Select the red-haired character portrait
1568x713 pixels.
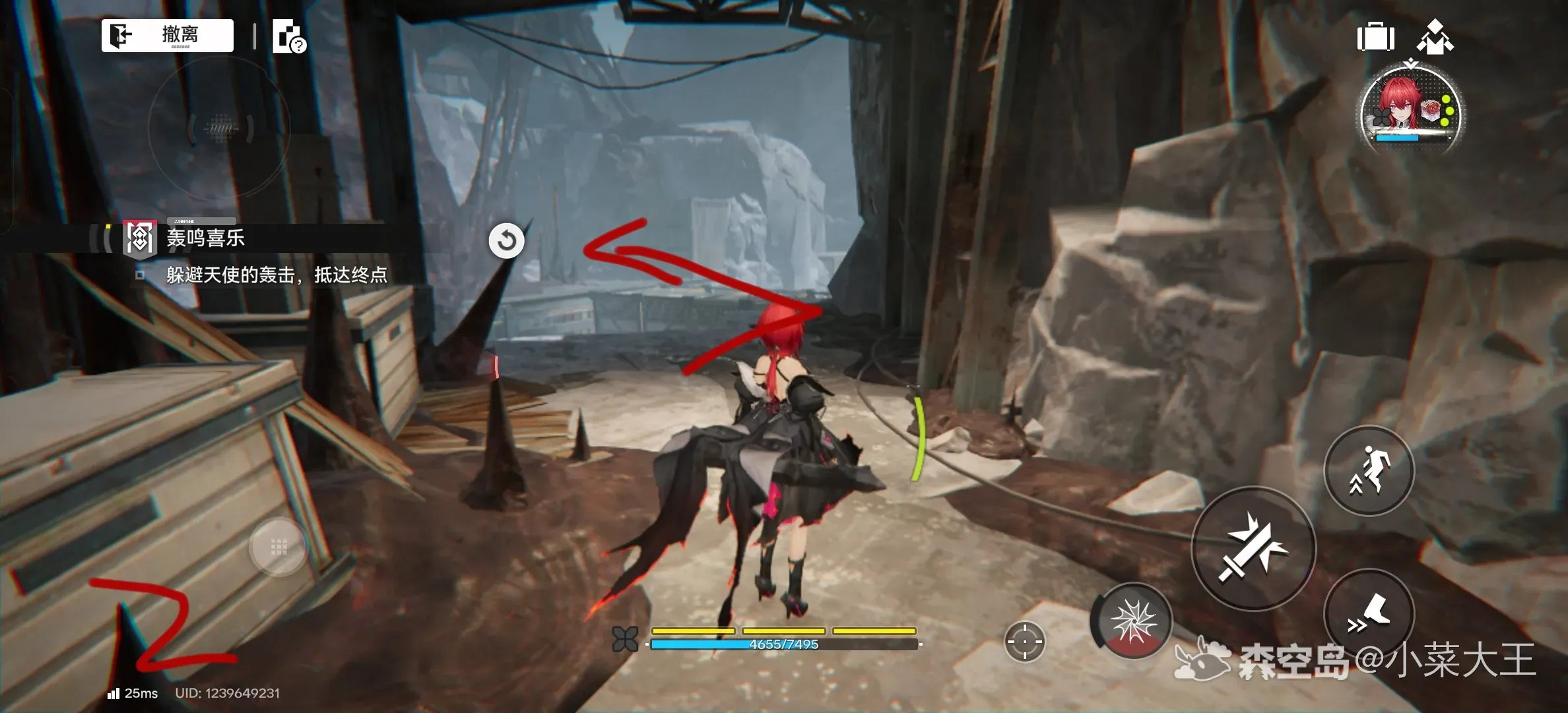pos(1411,111)
